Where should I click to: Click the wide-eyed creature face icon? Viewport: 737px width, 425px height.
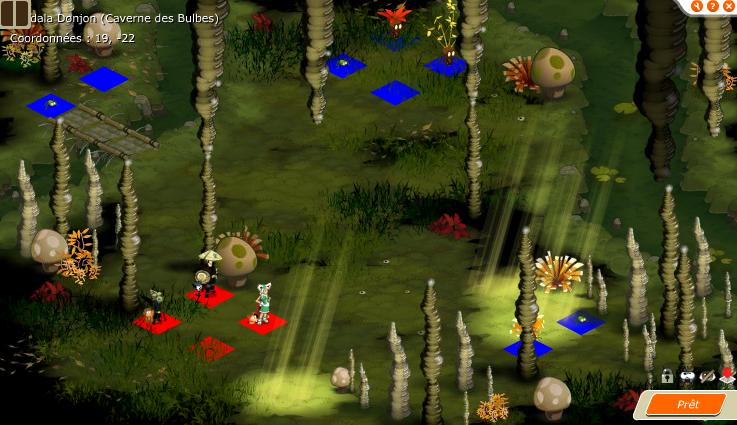point(687,377)
